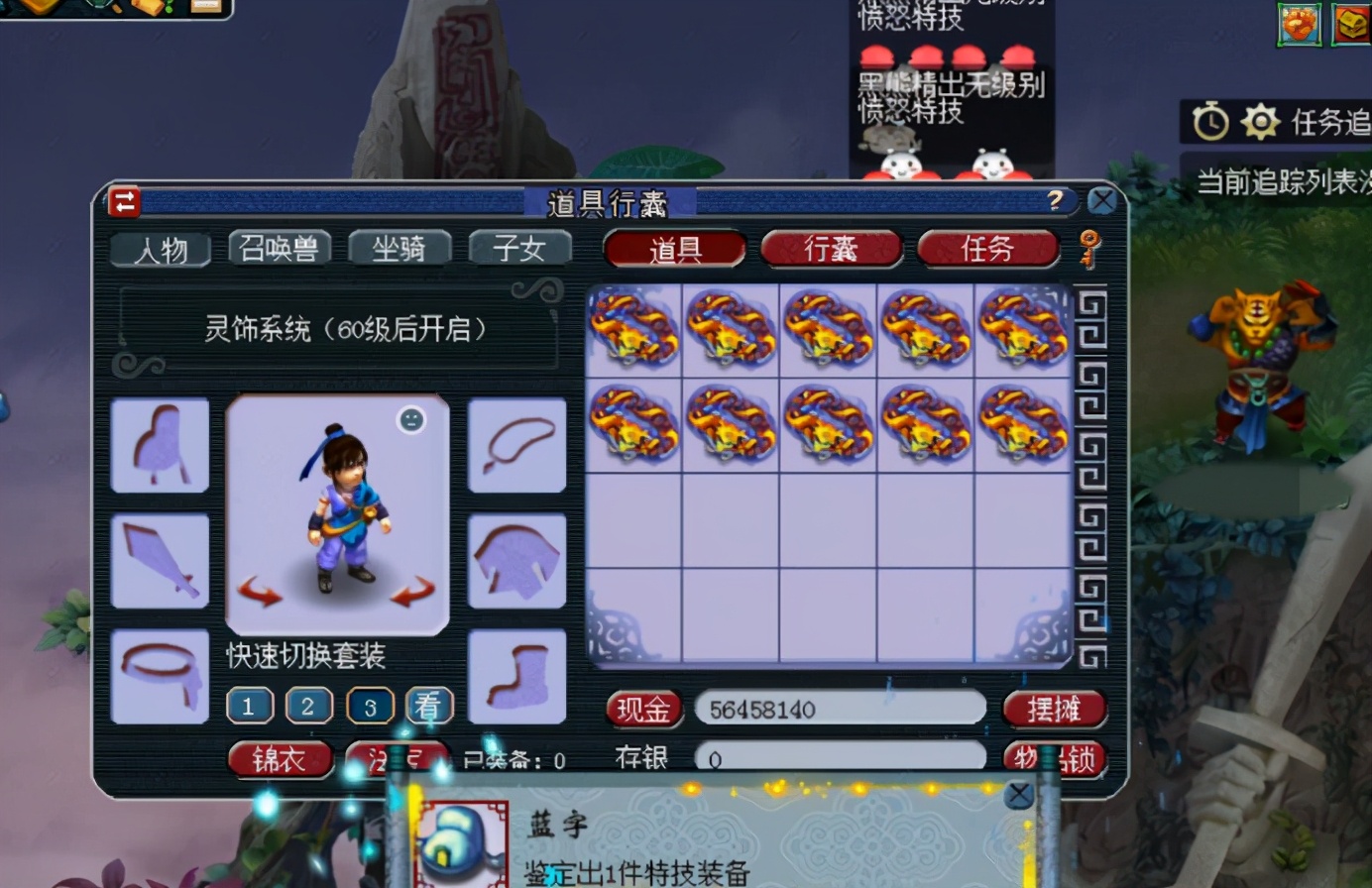Select the weapon equipment slot
The image size is (1372, 888).
pos(160,560)
